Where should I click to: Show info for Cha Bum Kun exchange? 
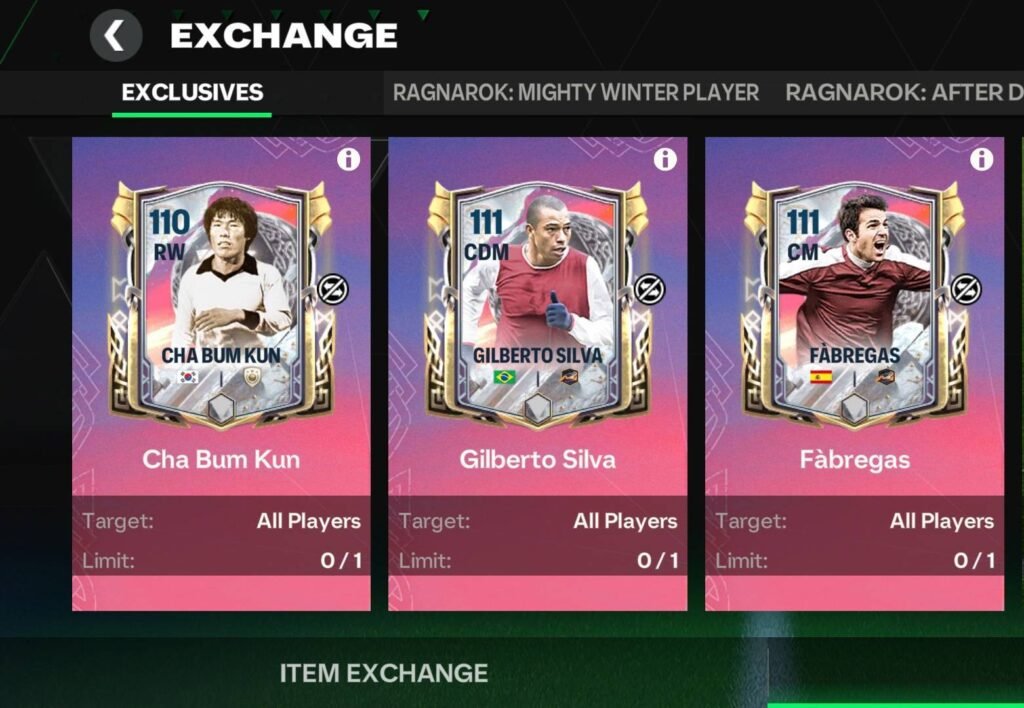[348, 160]
